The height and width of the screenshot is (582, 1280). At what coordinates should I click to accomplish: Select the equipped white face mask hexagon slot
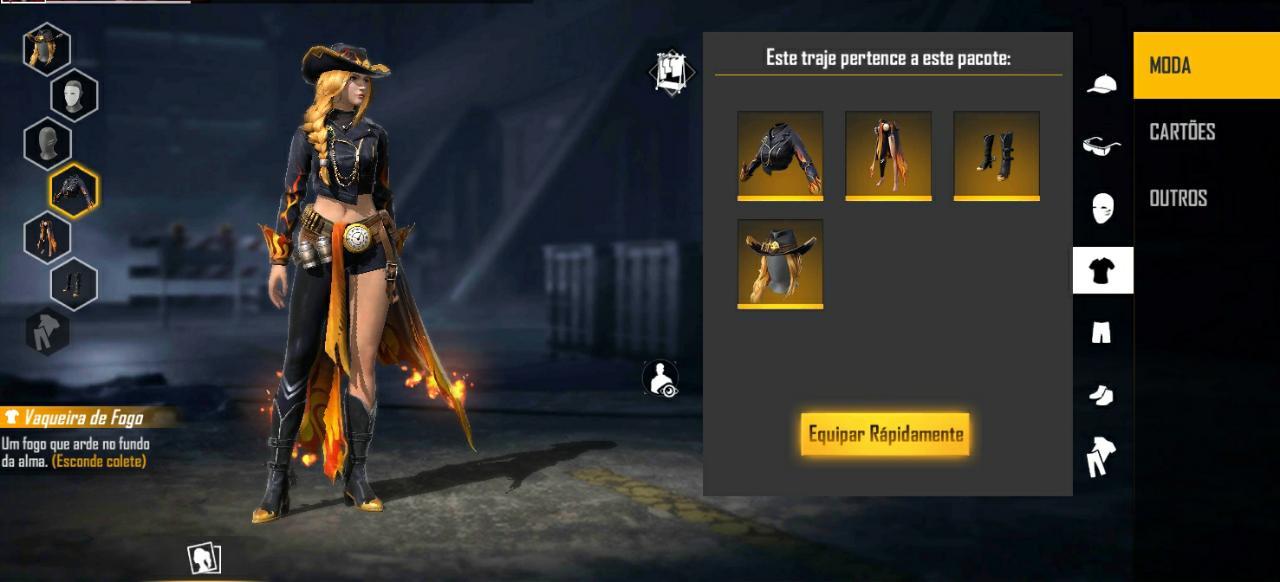[74, 95]
